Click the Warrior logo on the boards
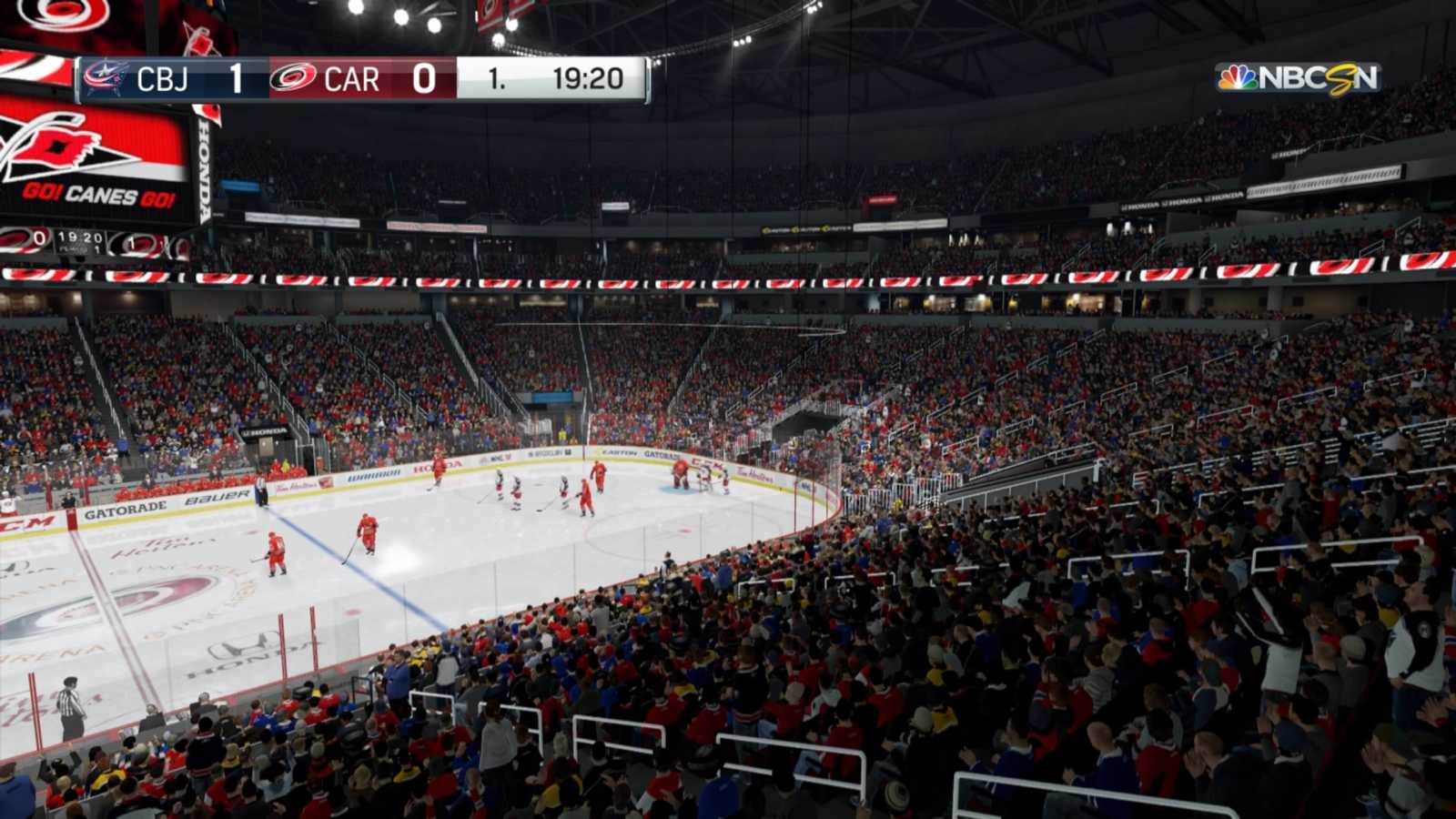This screenshot has height=819, width=1456. [x=374, y=474]
